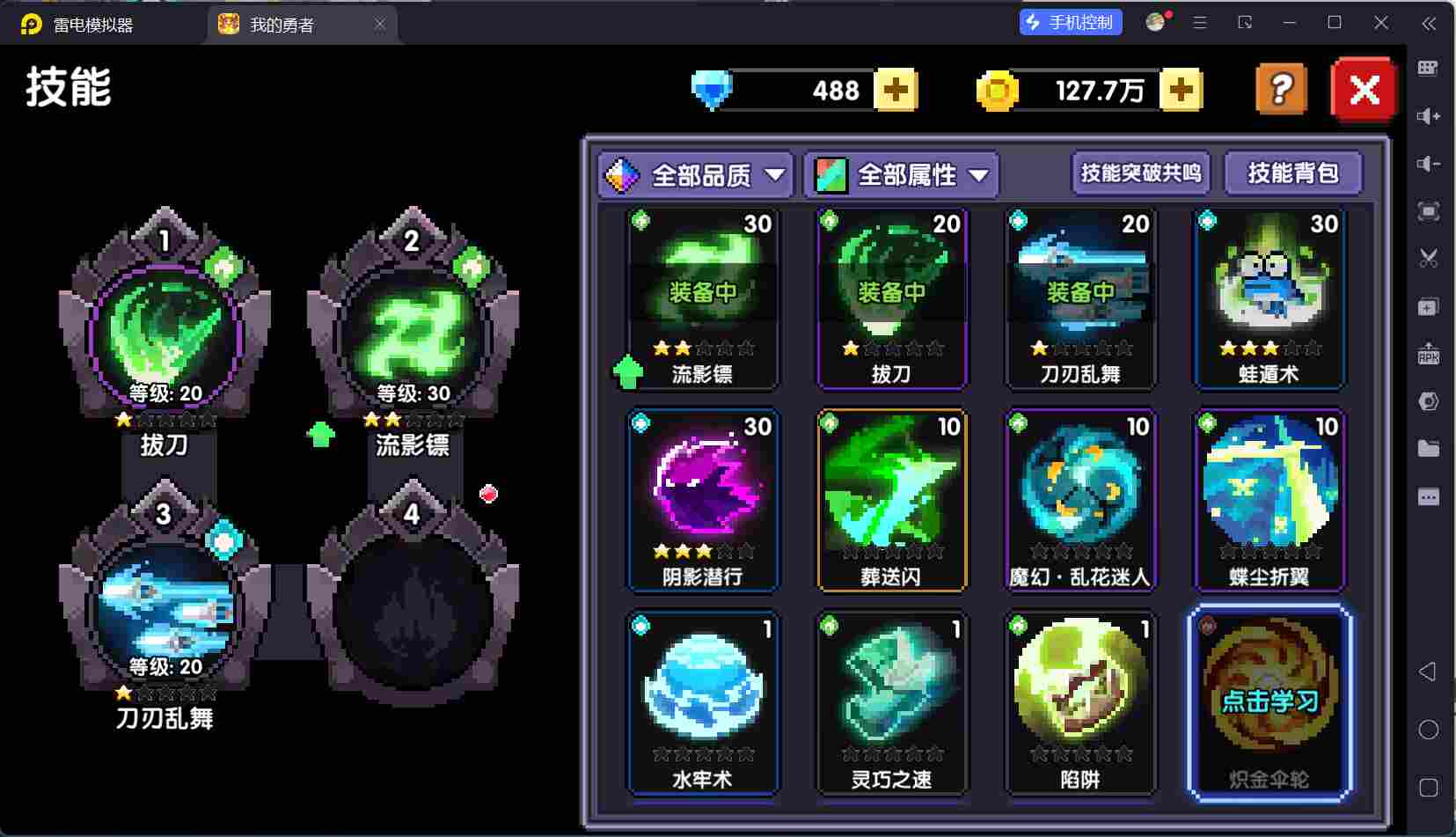
Task: Click 点击学习 to learn 炽金伞轮
Action: [x=1269, y=701]
